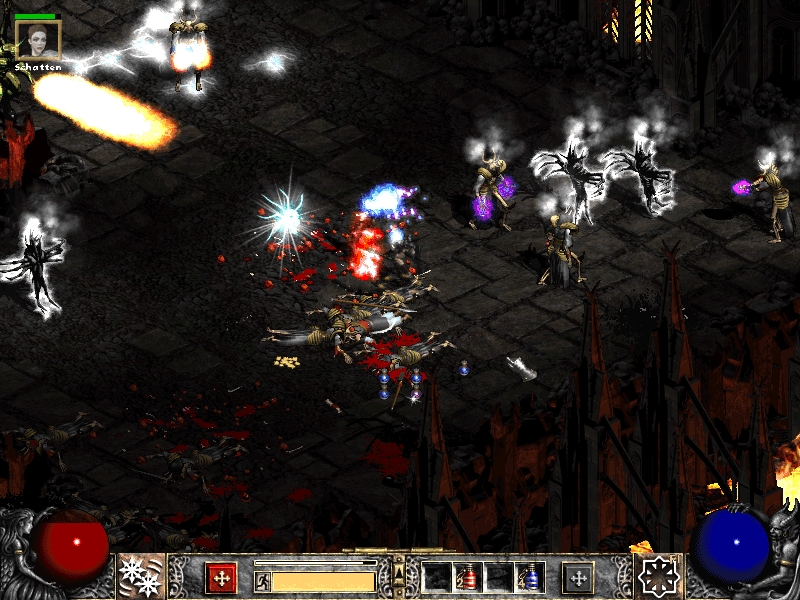Toggle the run/walk button
This screenshot has width=800, height=600.
click(262, 581)
